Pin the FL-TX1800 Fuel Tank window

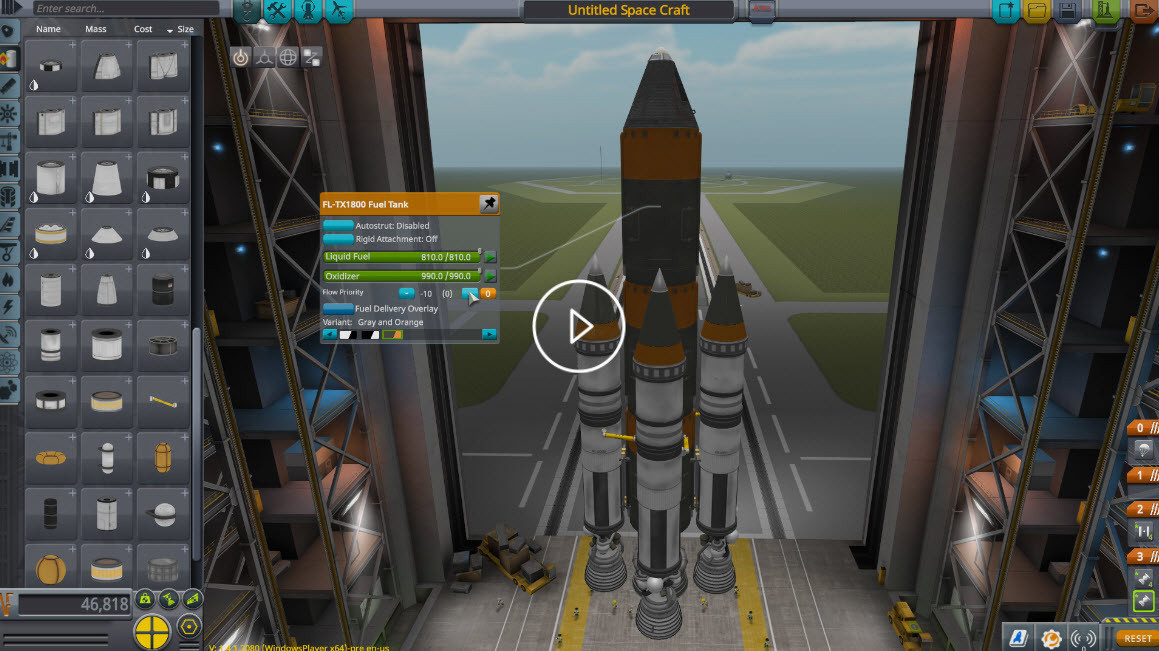tap(488, 204)
